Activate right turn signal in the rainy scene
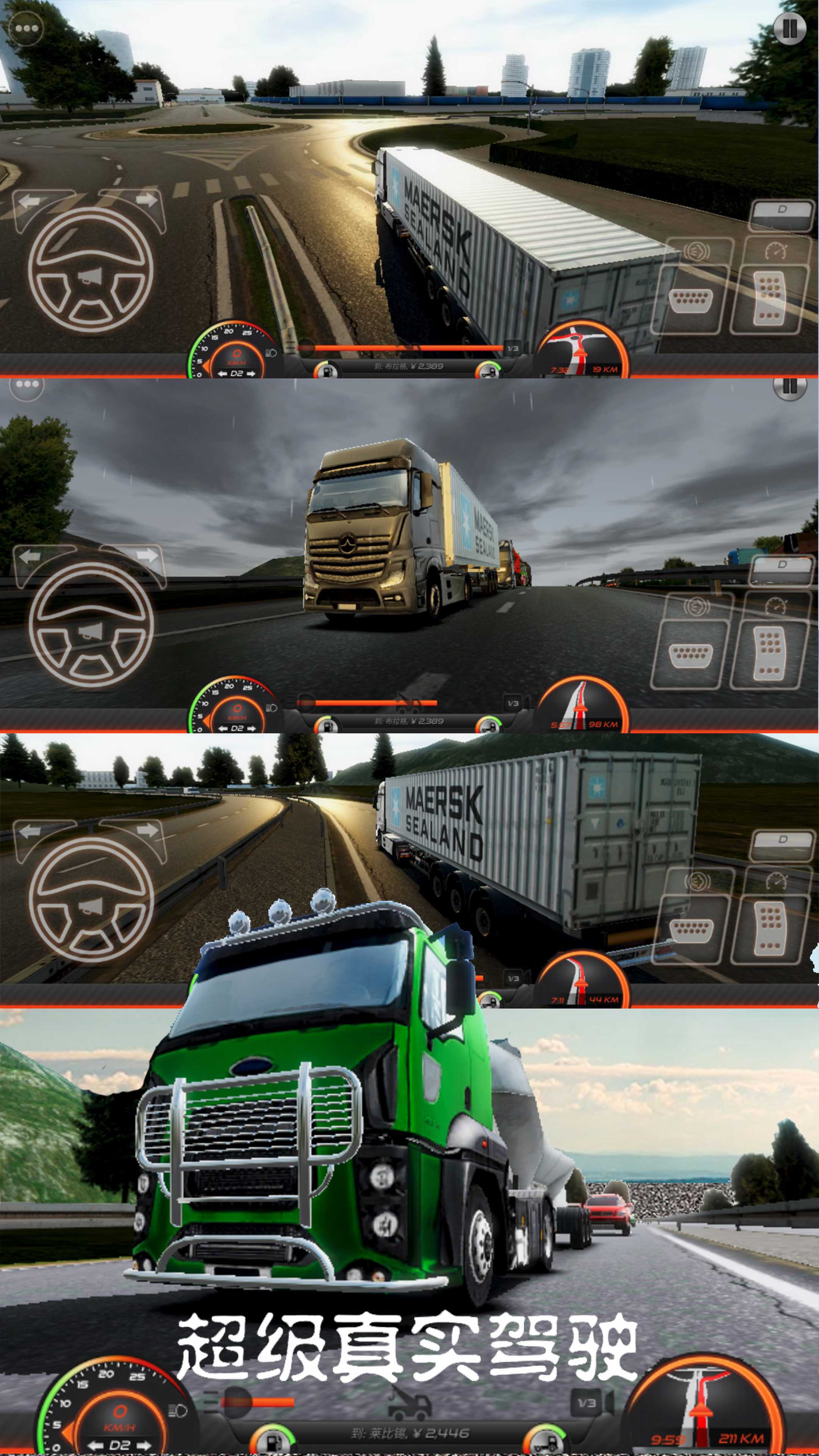 (146, 555)
